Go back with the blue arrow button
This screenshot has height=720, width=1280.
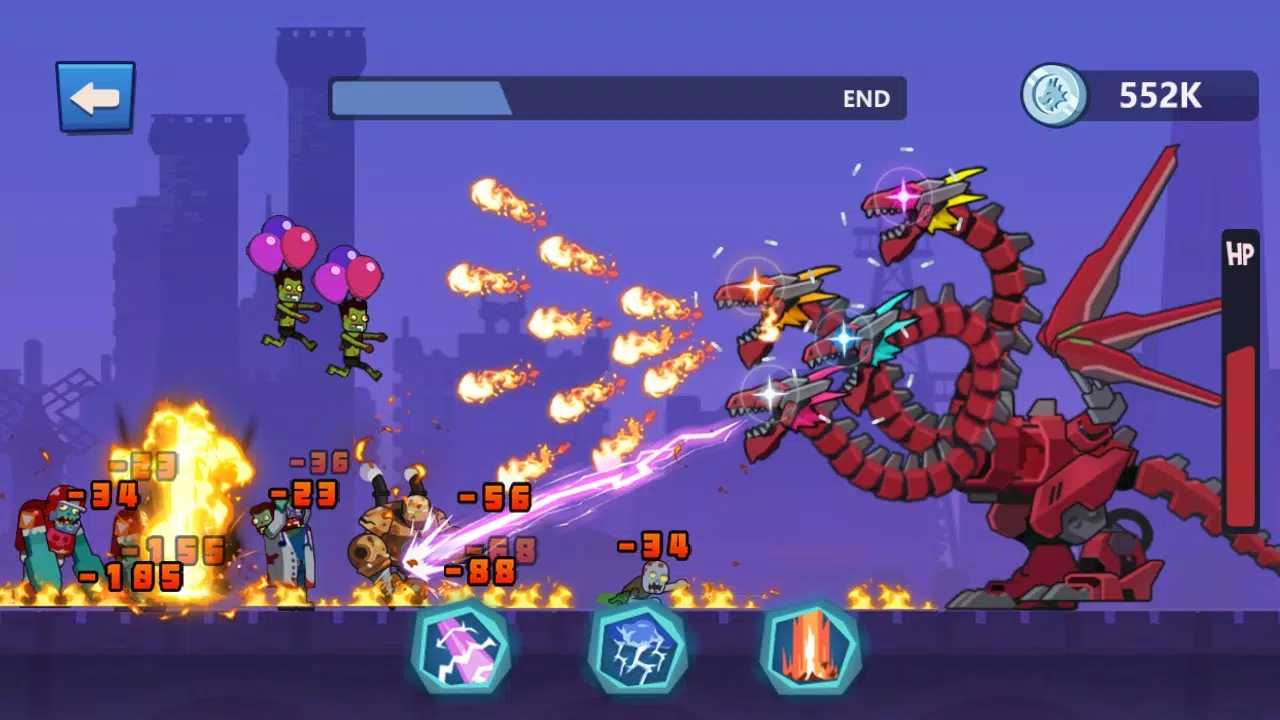(x=95, y=97)
